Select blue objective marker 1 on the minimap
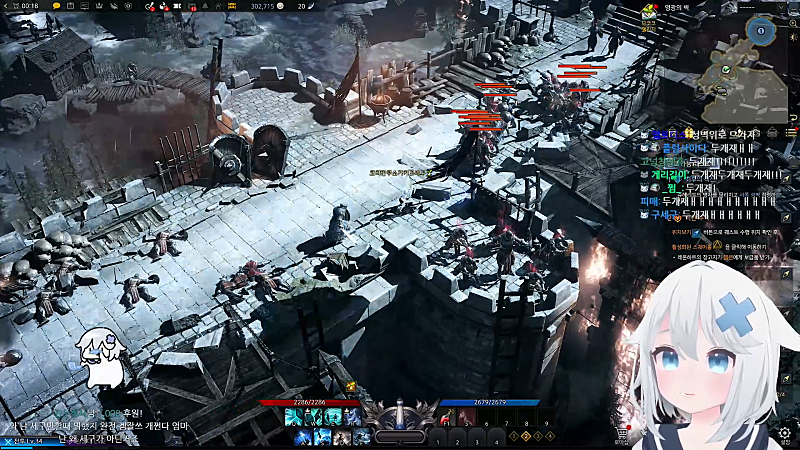Viewport: 800px width, 450px height. tap(760, 31)
